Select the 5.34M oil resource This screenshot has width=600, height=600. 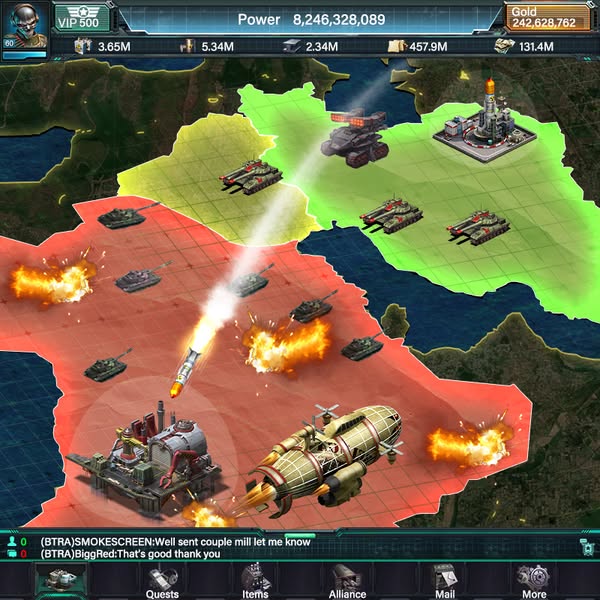(x=207, y=46)
